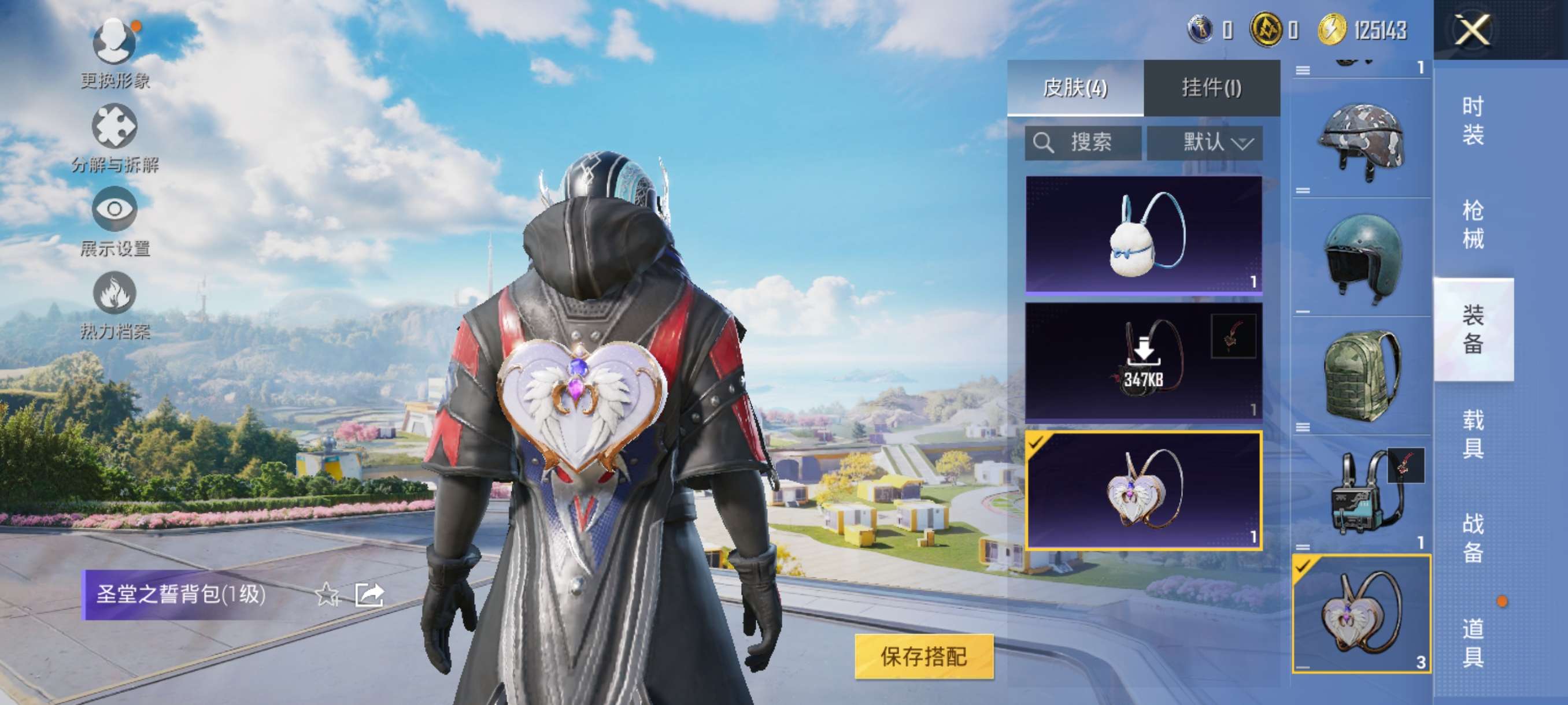Download the 347KB backpack skin
The height and width of the screenshot is (705, 1568).
pos(1143,362)
